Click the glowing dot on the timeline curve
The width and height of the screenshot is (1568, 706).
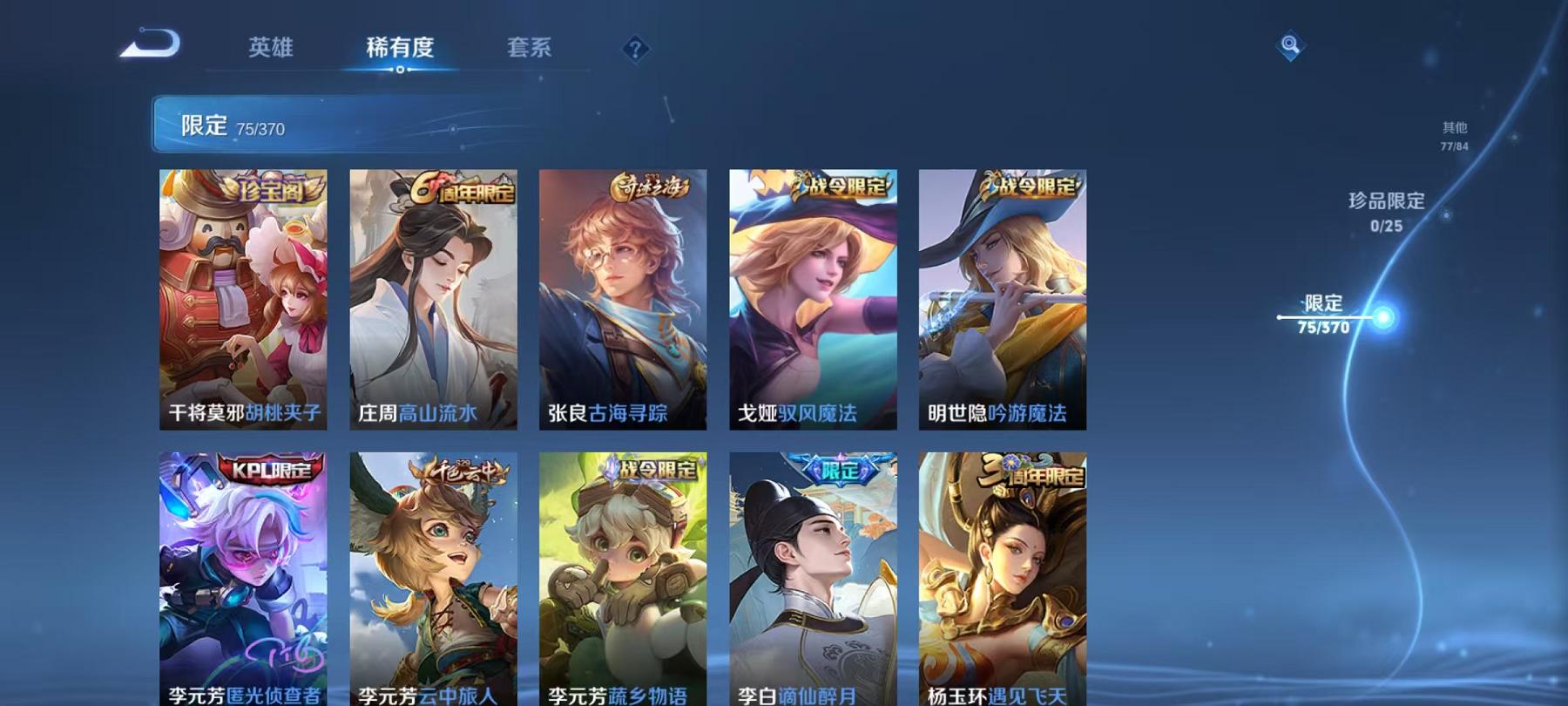[1382, 316]
